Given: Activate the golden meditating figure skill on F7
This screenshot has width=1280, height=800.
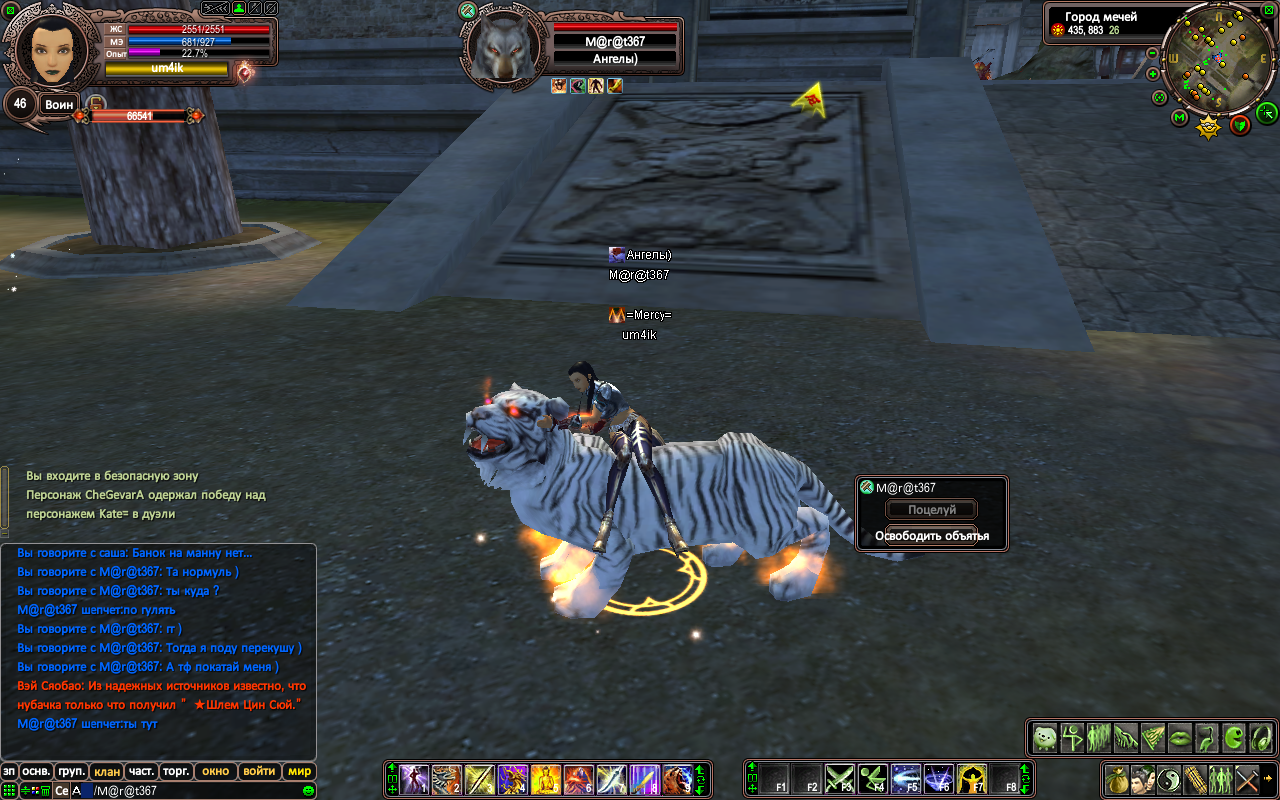Looking at the screenshot, I should point(972,779).
